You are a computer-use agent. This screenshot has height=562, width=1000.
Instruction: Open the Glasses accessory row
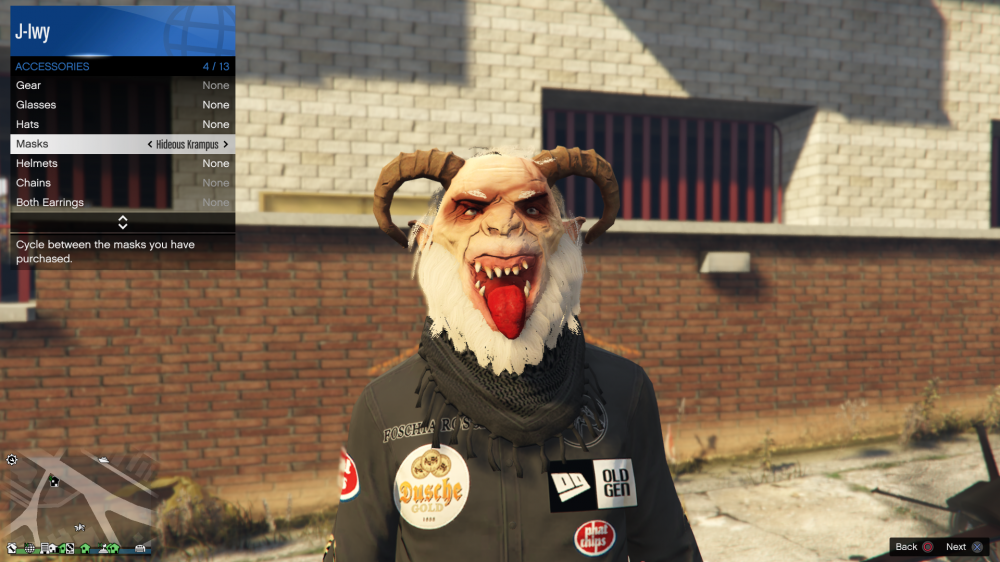point(122,105)
